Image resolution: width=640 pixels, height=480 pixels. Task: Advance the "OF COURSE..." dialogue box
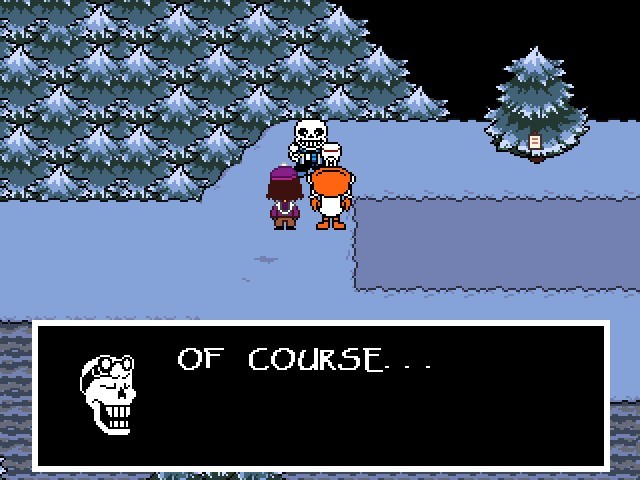tap(320, 395)
